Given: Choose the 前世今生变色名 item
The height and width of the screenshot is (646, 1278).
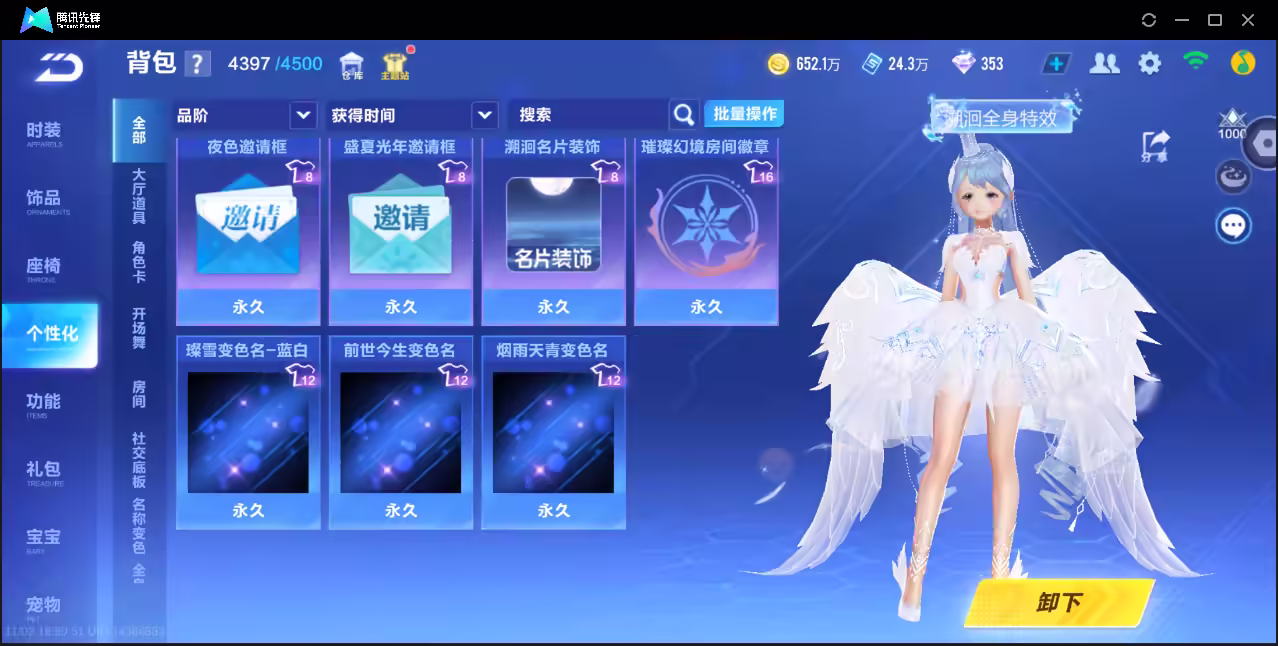Looking at the screenshot, I should pos(400,432).
